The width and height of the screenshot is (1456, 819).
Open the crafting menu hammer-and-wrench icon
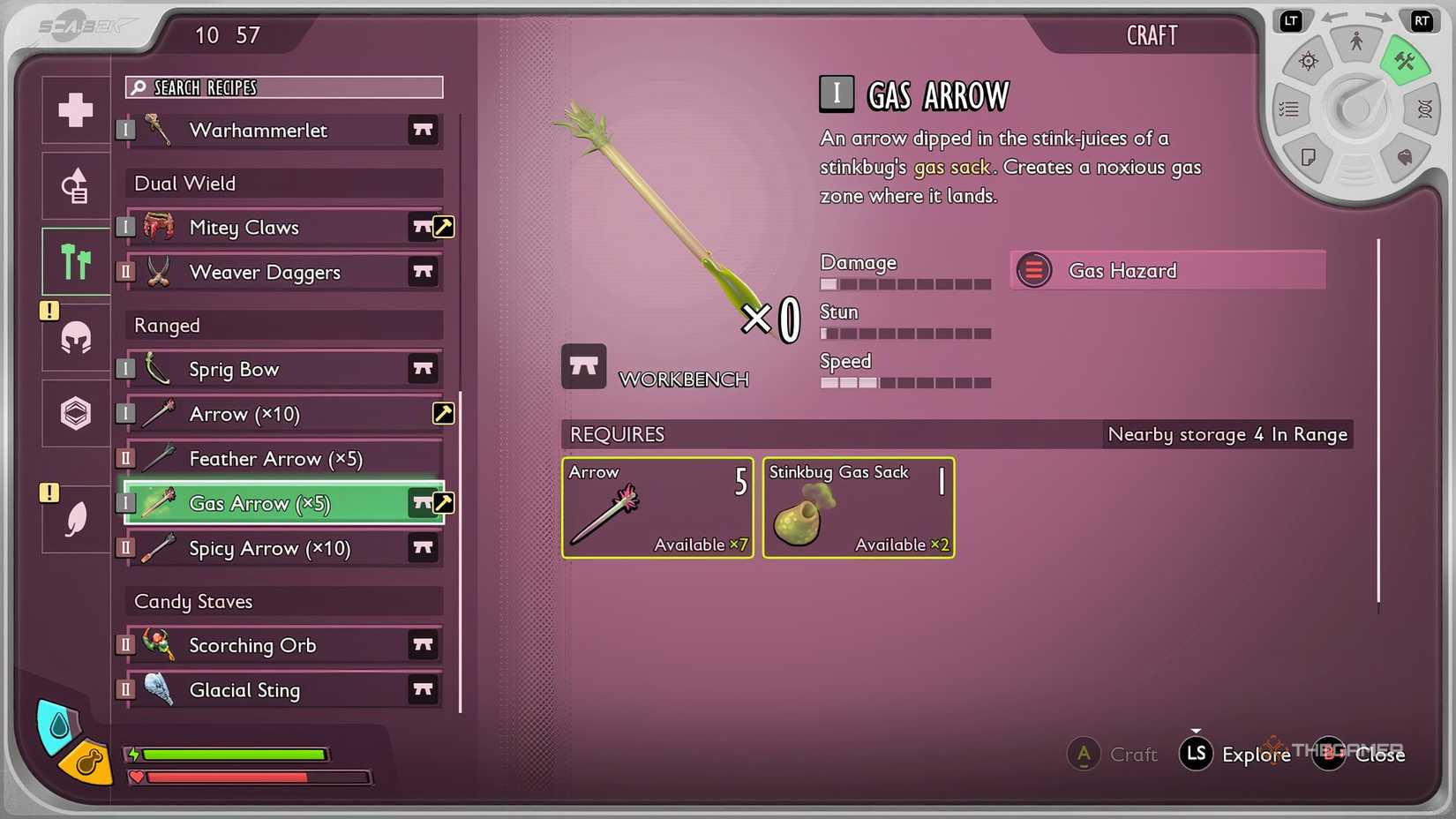pos(1407,62)
